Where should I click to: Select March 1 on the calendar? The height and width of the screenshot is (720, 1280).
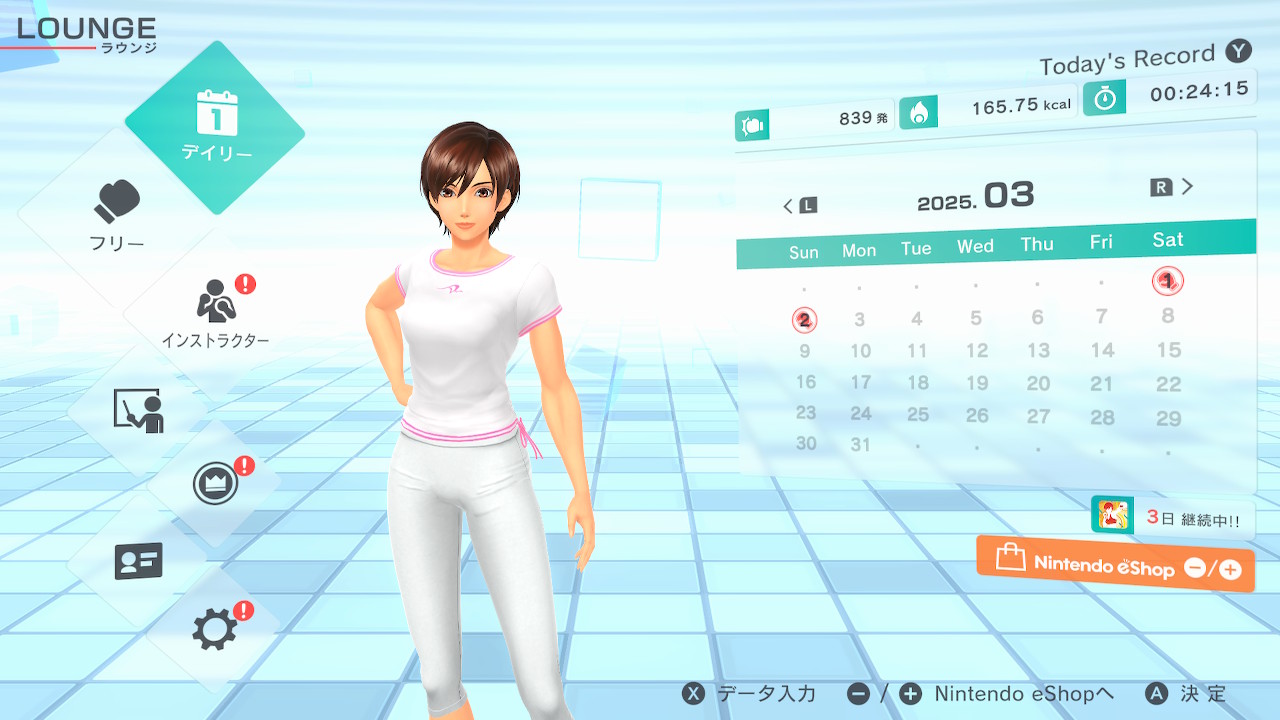1167,281
